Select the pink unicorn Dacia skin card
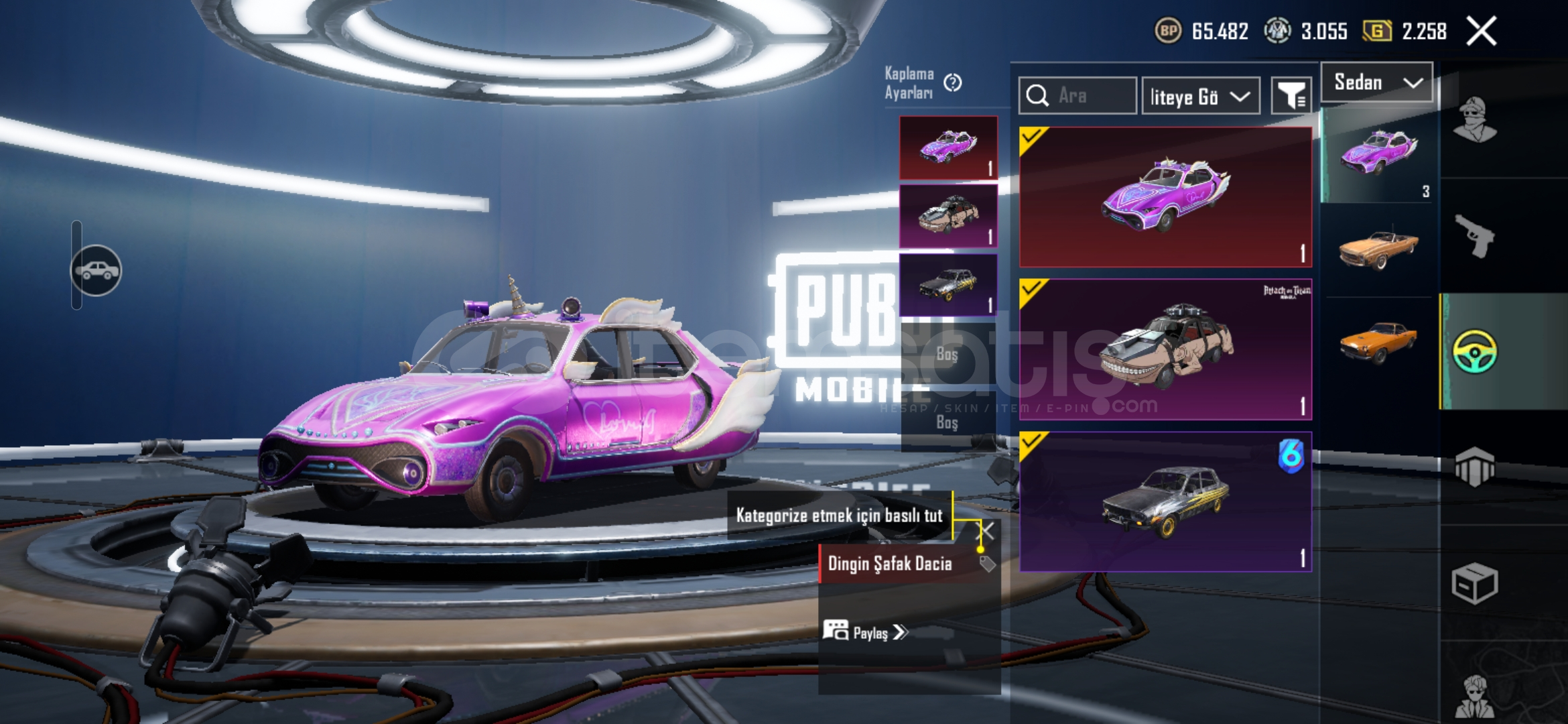The image size is (1568, 724). pyautogui.click(x=1165, y=197)
